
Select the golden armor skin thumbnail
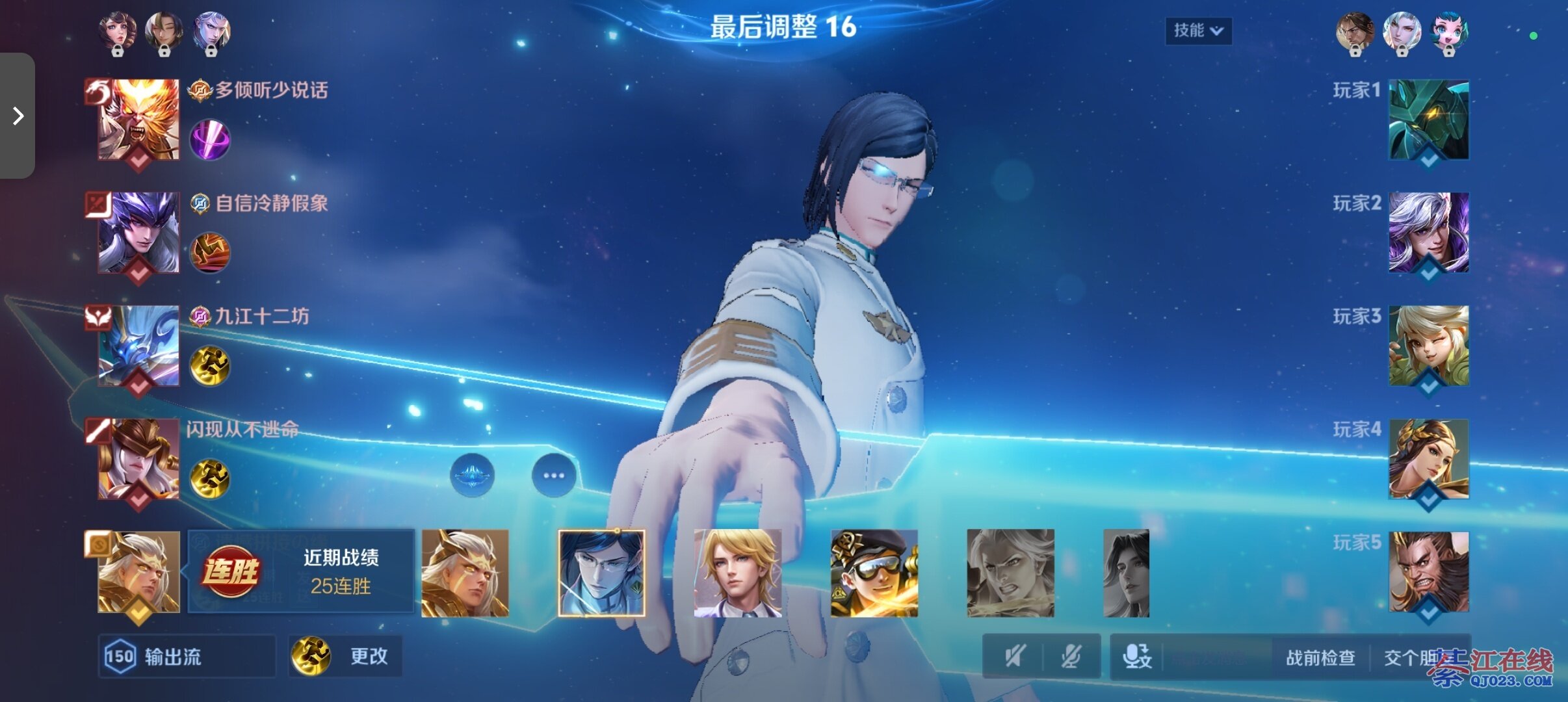point(465,573)
